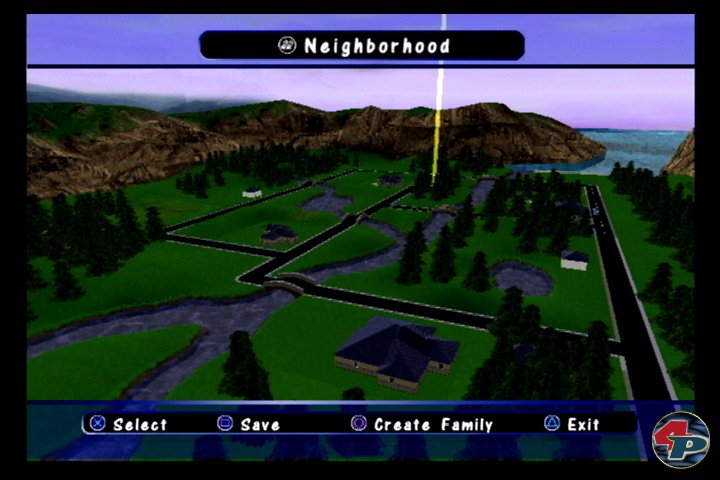Screen dimensions: 720x480
Task: Click the 4P logo watermark
Action: pos(680,438)
